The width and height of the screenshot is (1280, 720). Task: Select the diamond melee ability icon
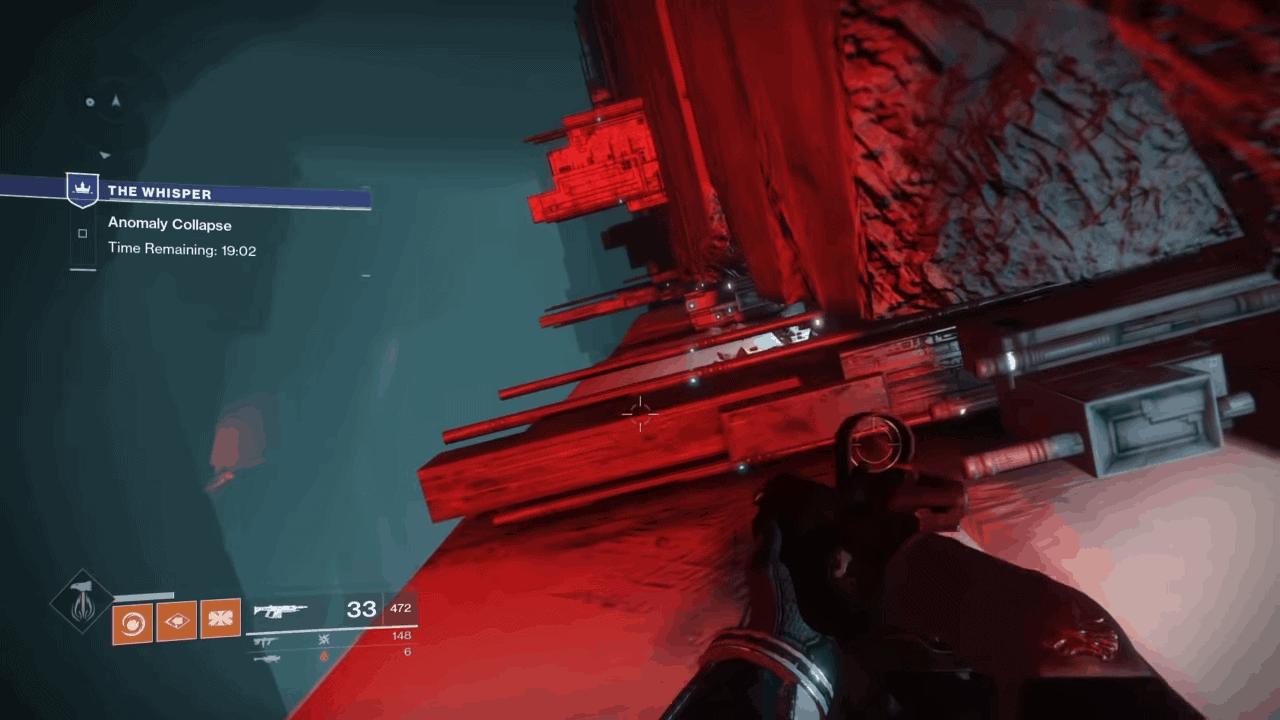[177, 620]
